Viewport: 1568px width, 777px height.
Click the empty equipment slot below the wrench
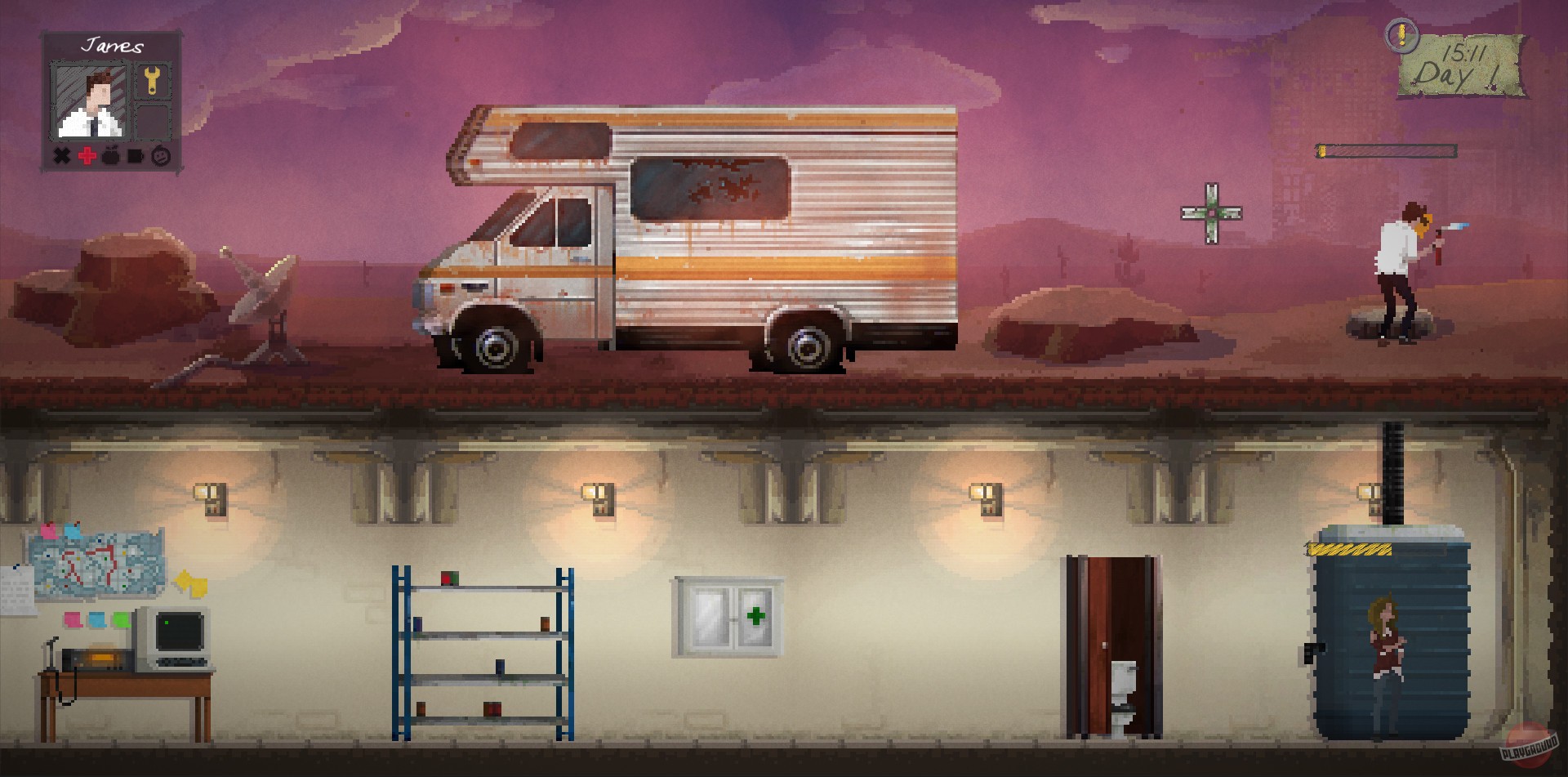(154, 121)
